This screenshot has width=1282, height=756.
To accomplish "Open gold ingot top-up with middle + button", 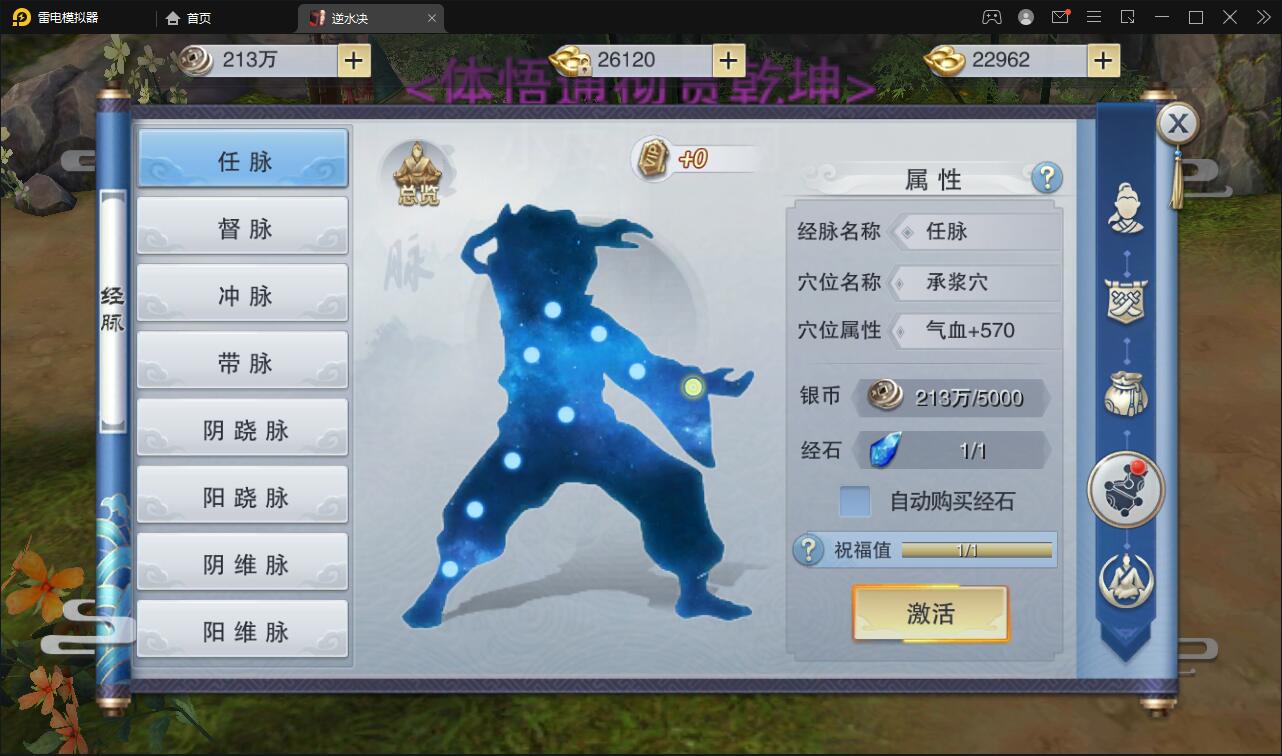I will click(x=727, y=61).
